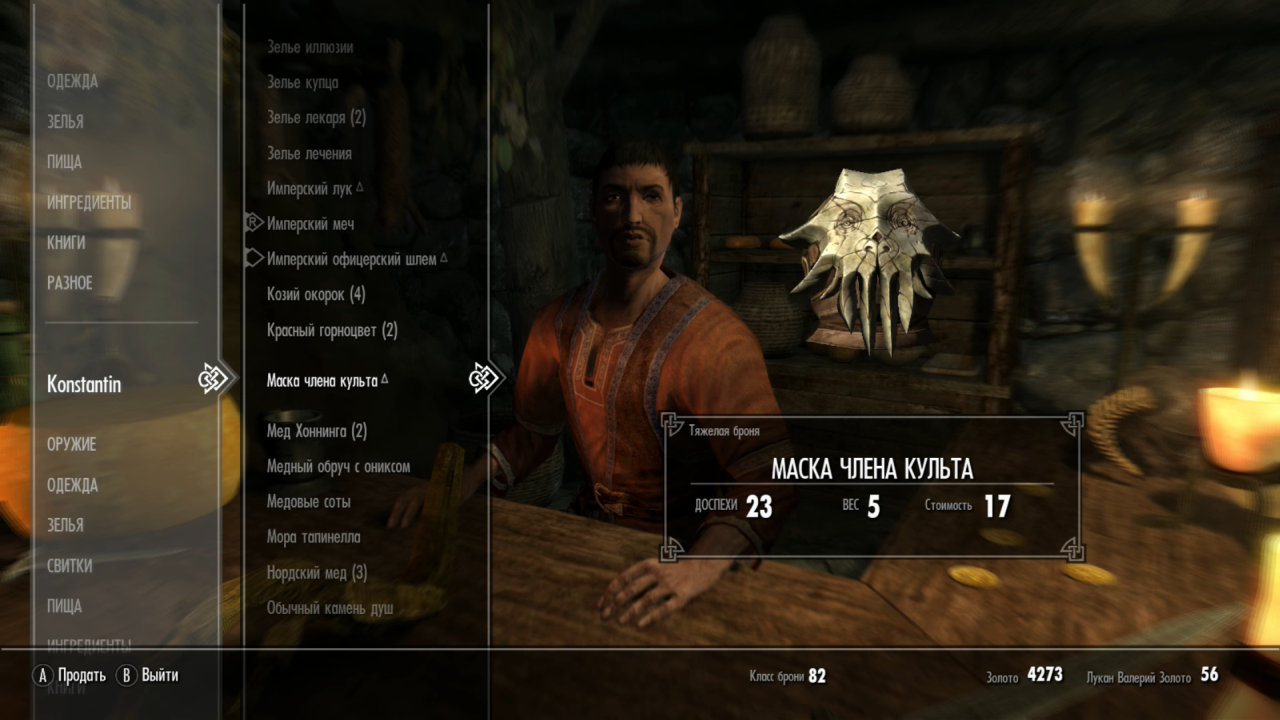
Task: Pick Зелье лечения in the list
Action: point(309,154)
